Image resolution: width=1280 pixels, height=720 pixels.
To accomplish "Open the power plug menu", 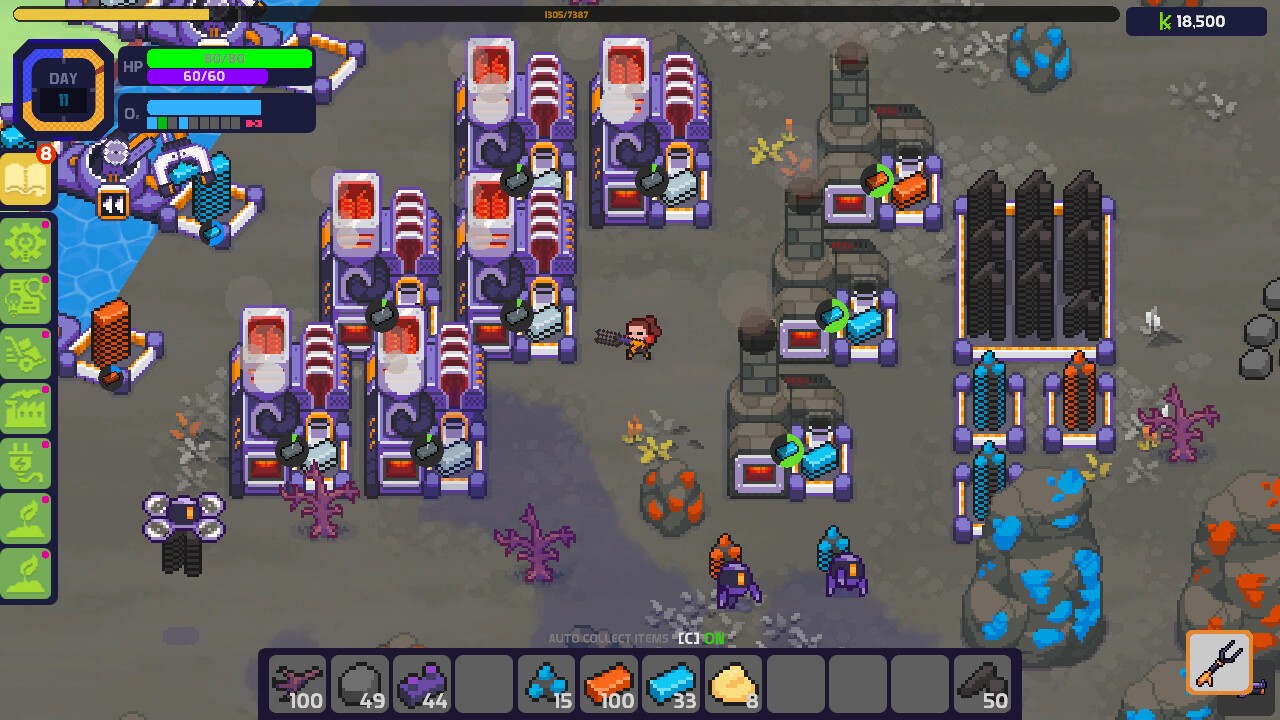I will [x=26, y=462].
